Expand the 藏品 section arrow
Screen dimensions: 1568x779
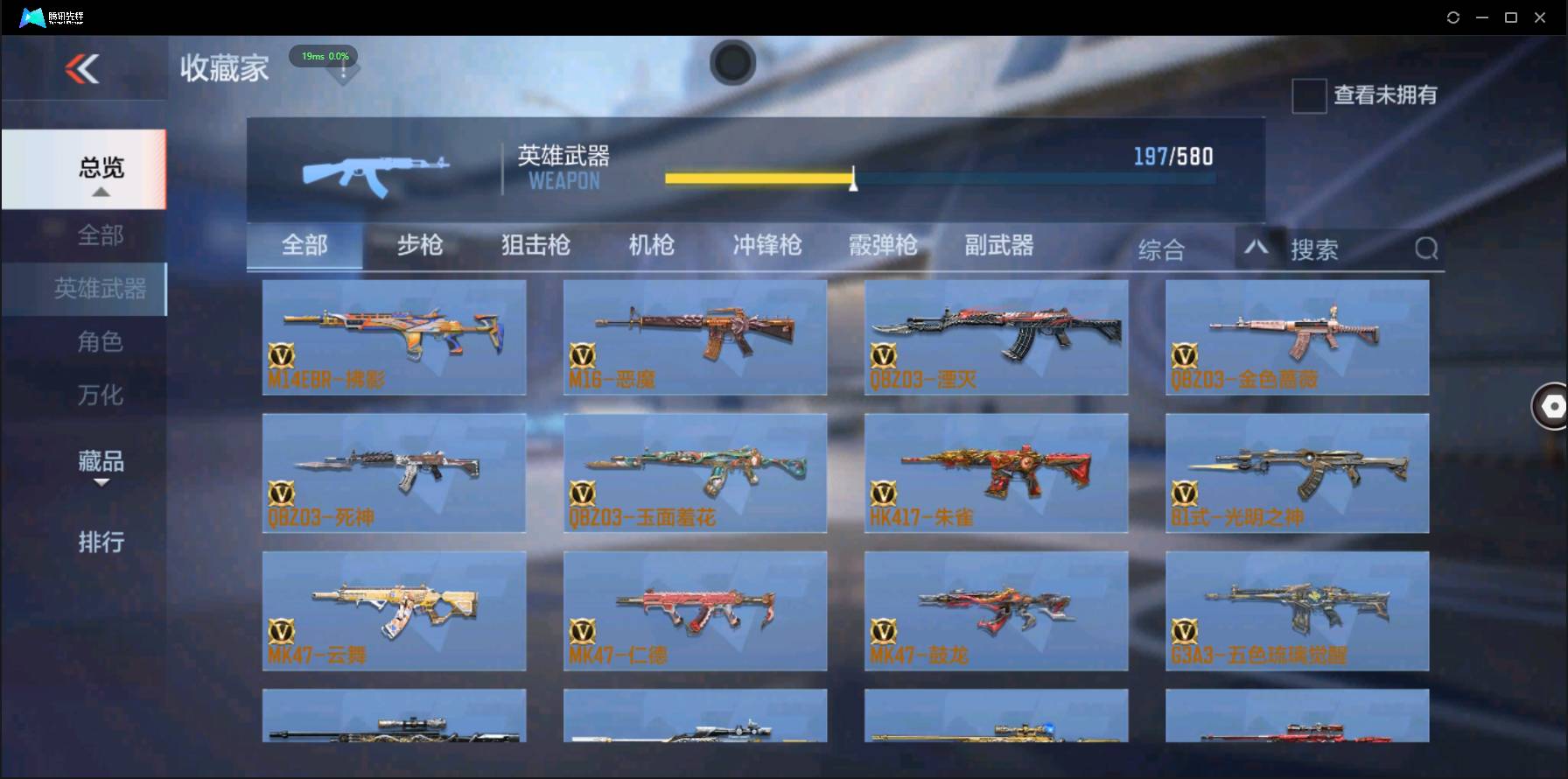[101, 484]
